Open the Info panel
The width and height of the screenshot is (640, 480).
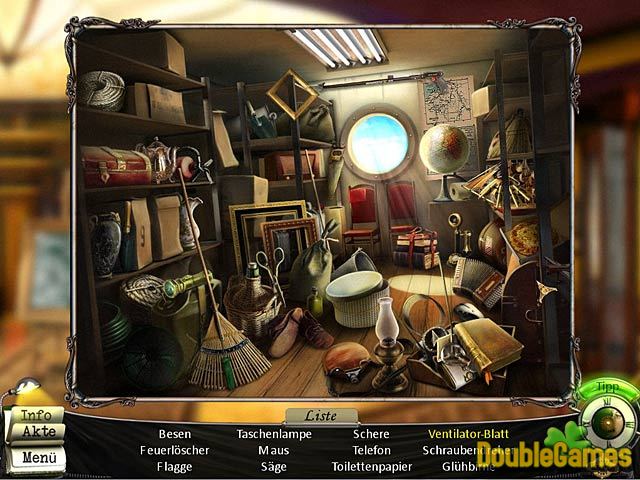click(36, 415)
